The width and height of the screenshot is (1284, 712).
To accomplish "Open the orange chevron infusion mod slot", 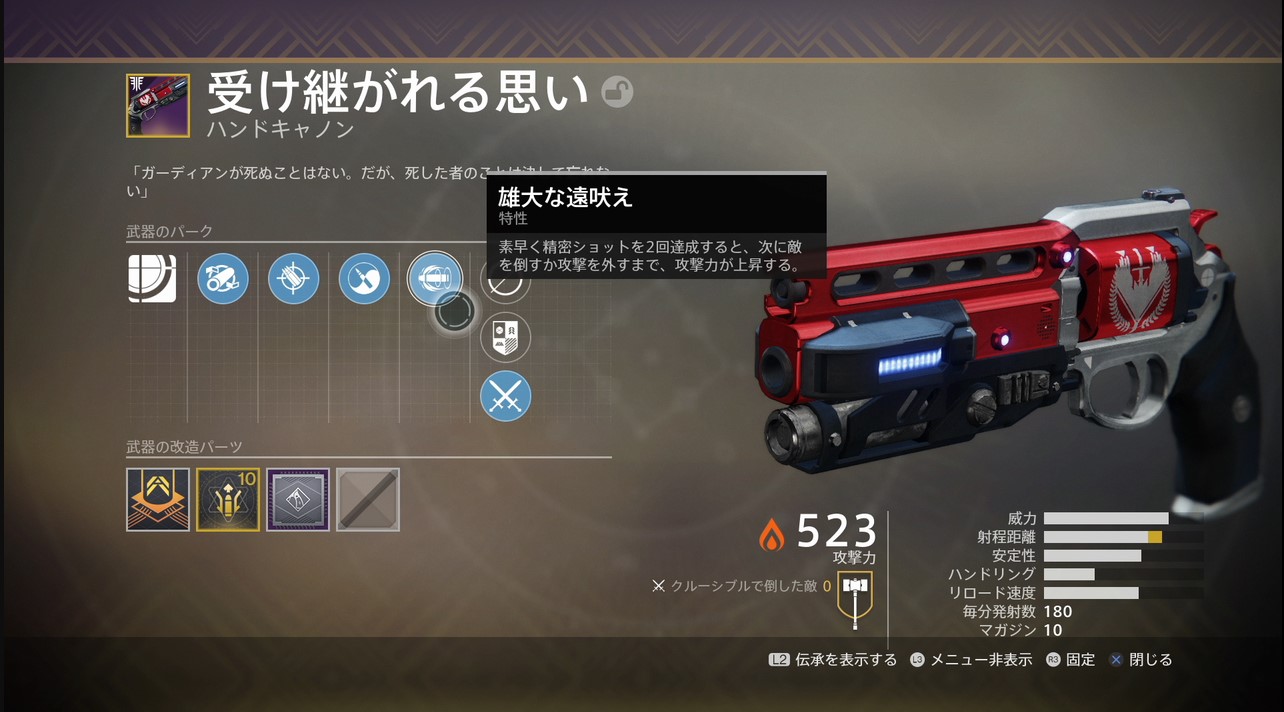I will click(x=158, y=499).
